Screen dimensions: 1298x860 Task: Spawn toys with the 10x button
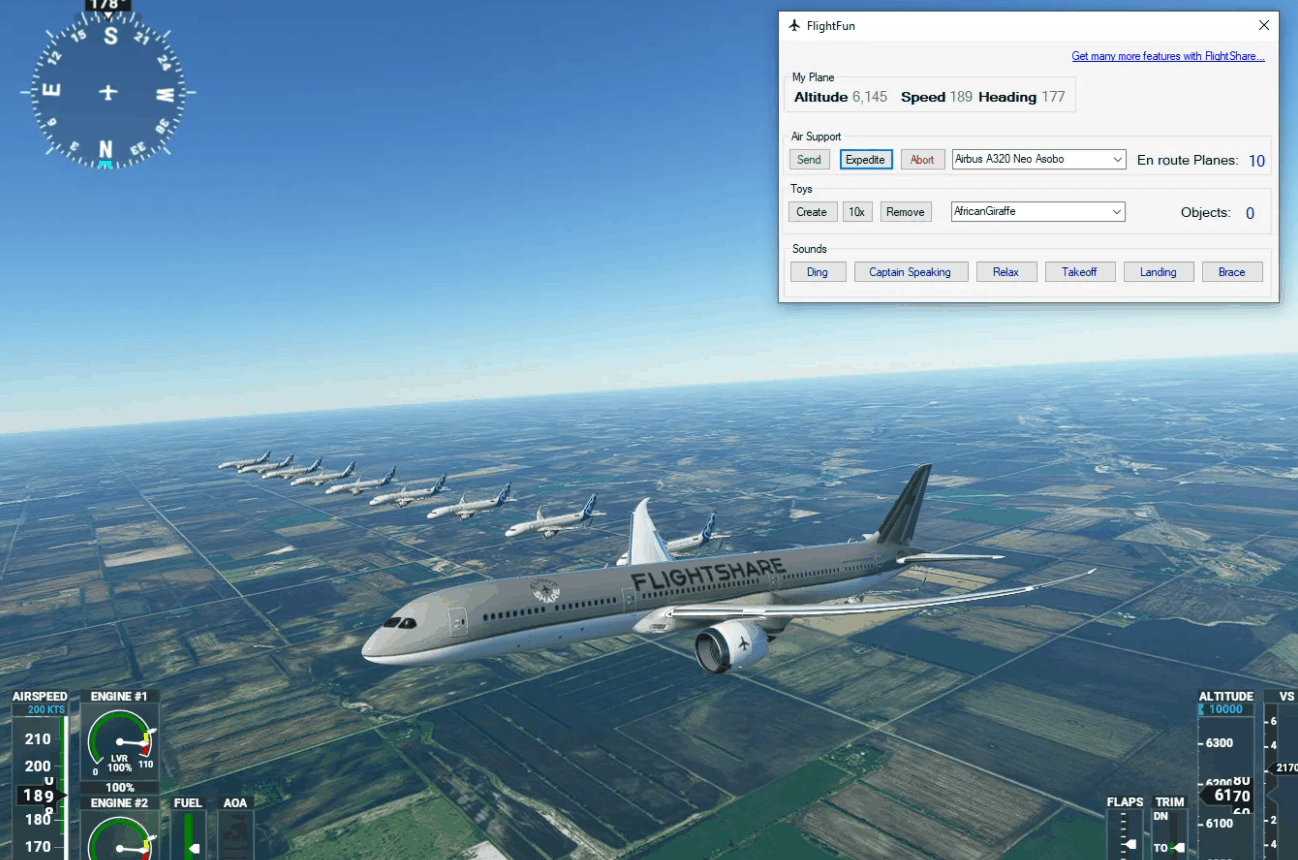click(x=857, y=212)
